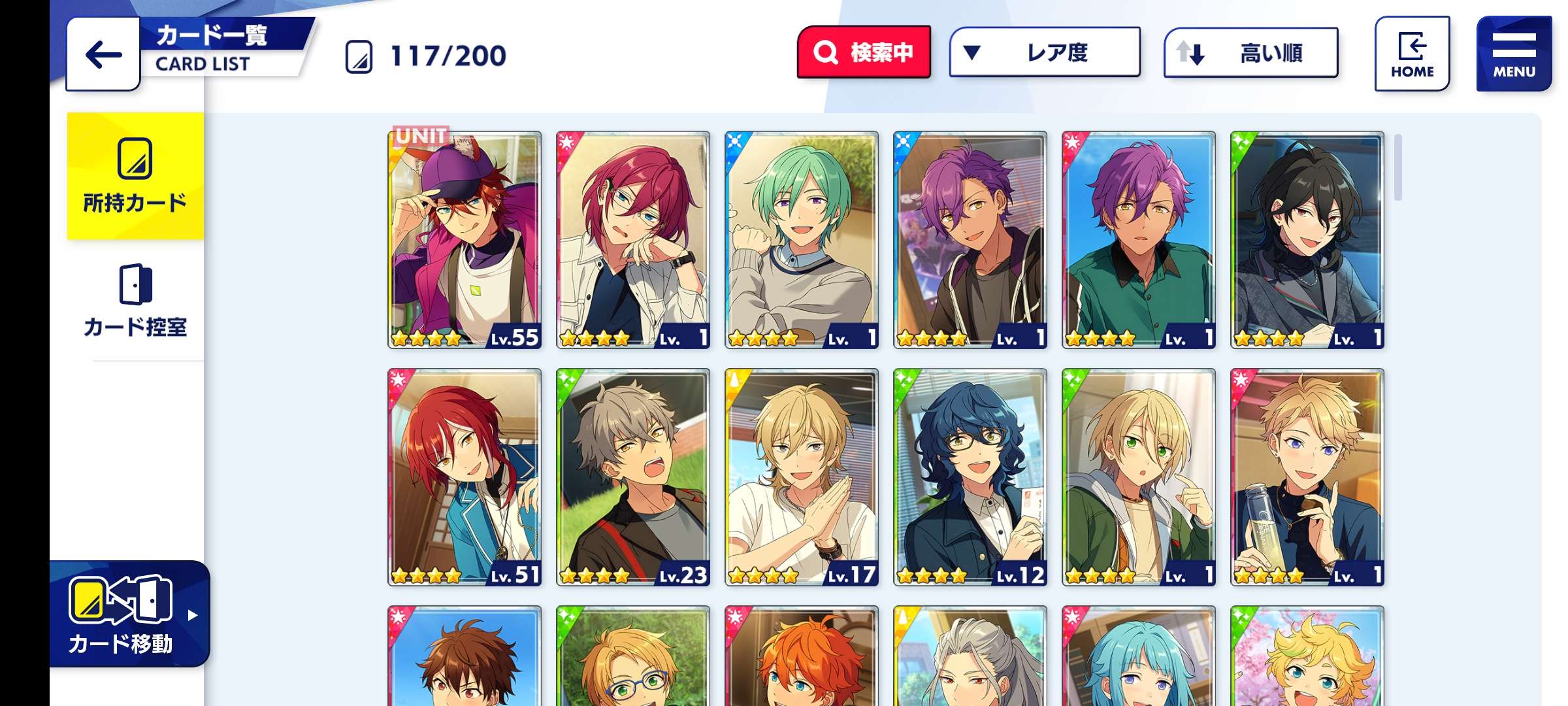Switch to the 所持カード tab
The height and width of the screenshot is (706, 1568).
pyautogui.click(x=135, y=176)
